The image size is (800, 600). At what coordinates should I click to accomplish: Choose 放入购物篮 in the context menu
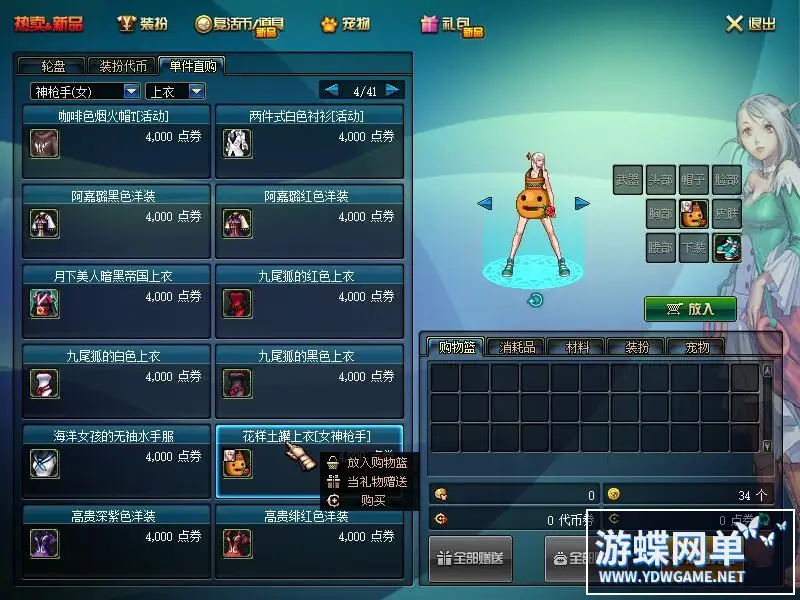376,463
